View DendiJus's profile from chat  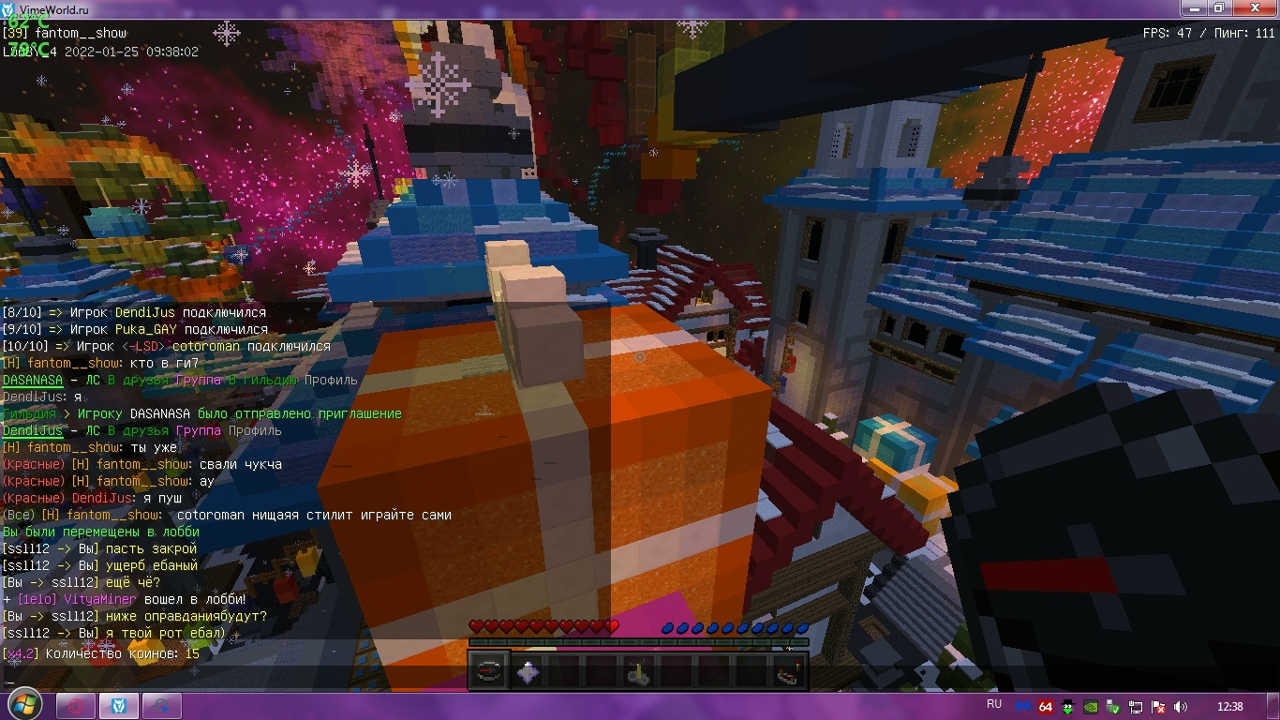254,431
